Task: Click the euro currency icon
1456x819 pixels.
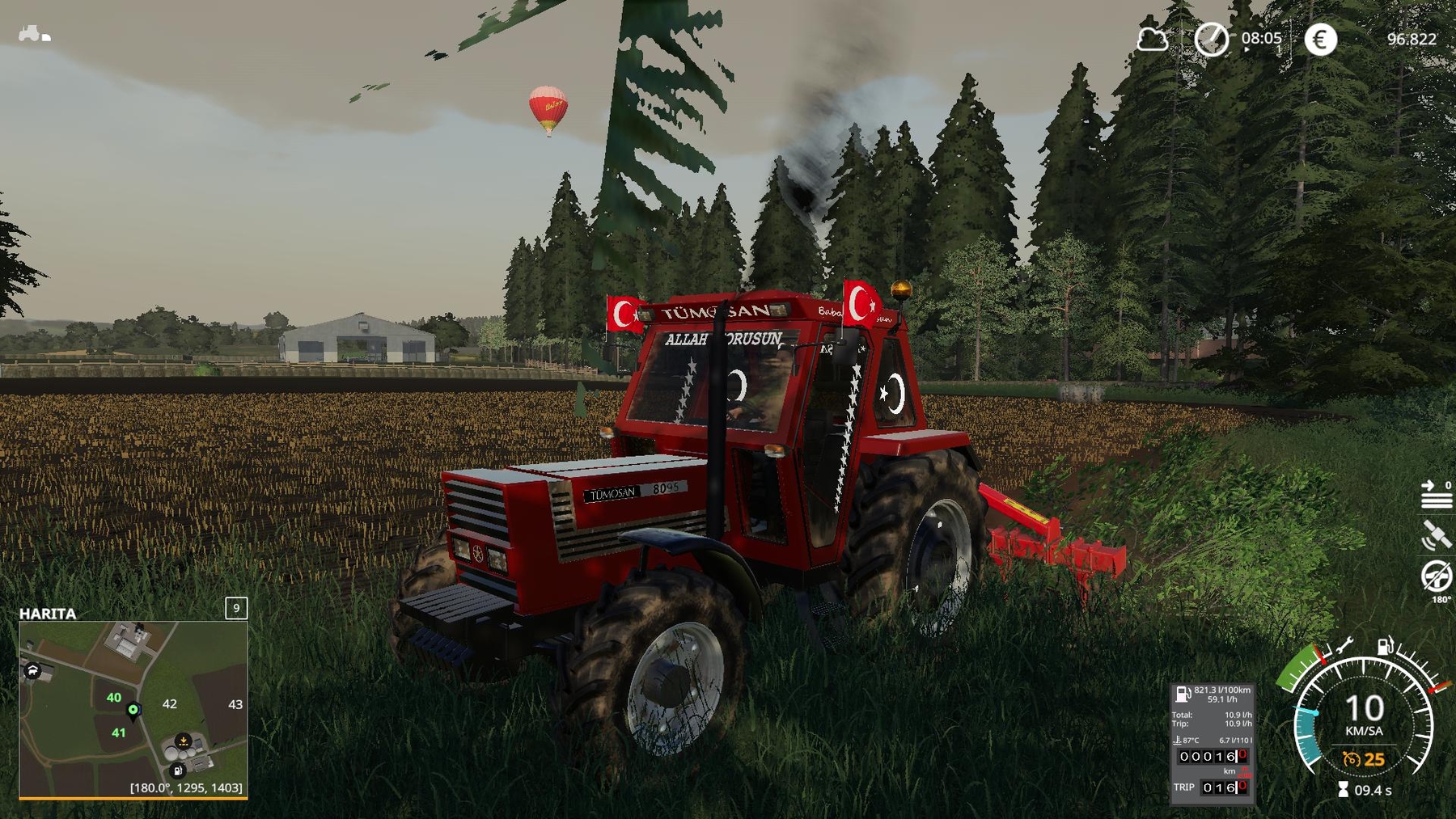Action: coord(1318,38)
